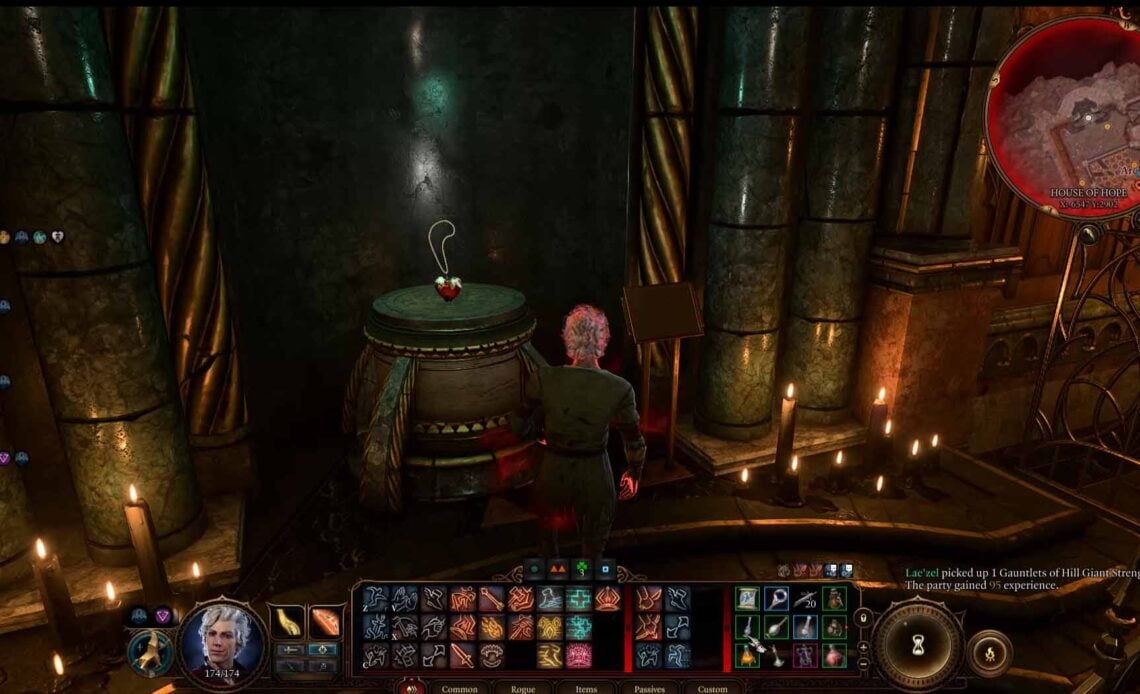
Task: Activate the sword attack ability icon
Action: (x=462, y=655)
